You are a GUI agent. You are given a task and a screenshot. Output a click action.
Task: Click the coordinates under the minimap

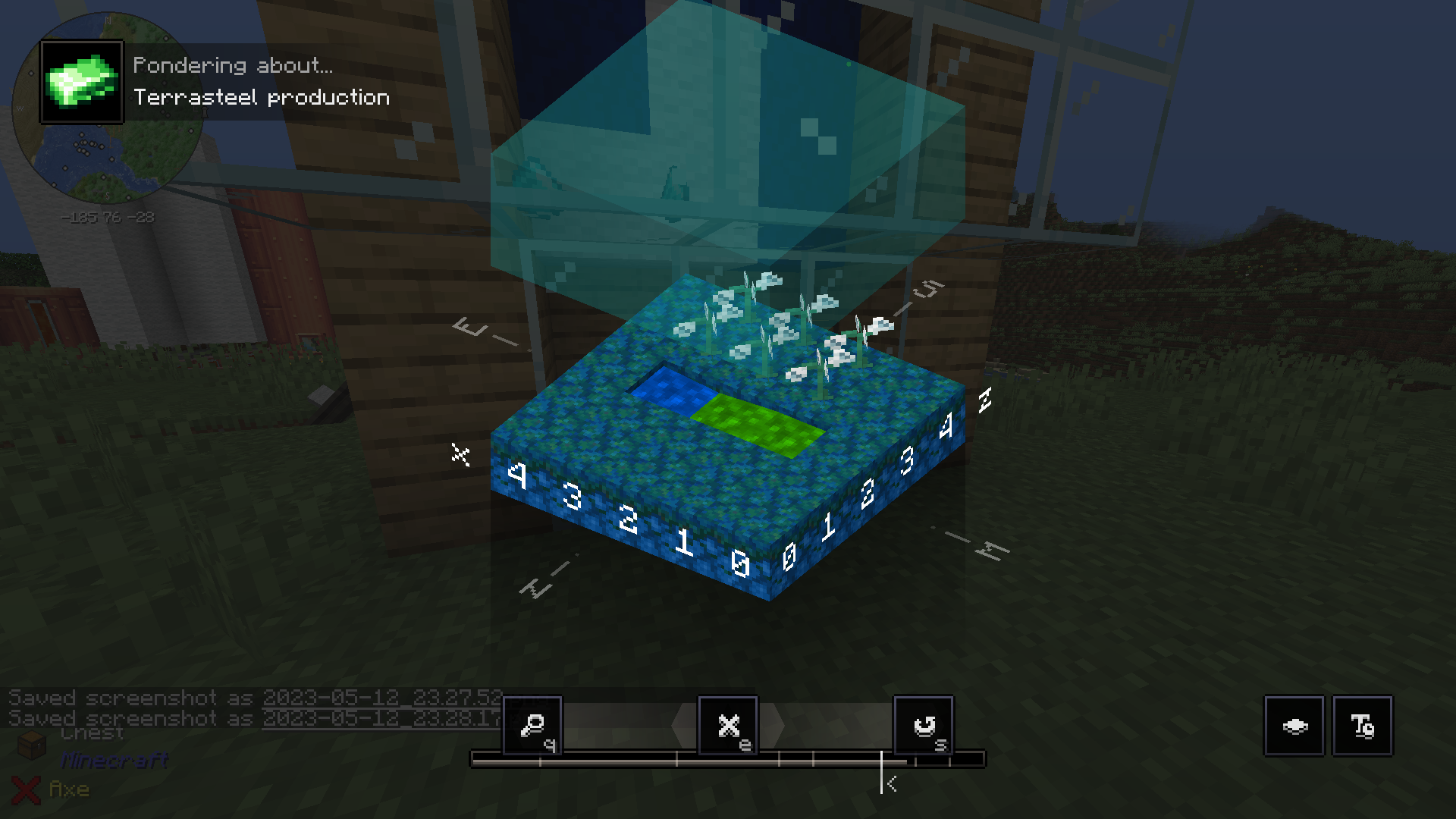108,216
